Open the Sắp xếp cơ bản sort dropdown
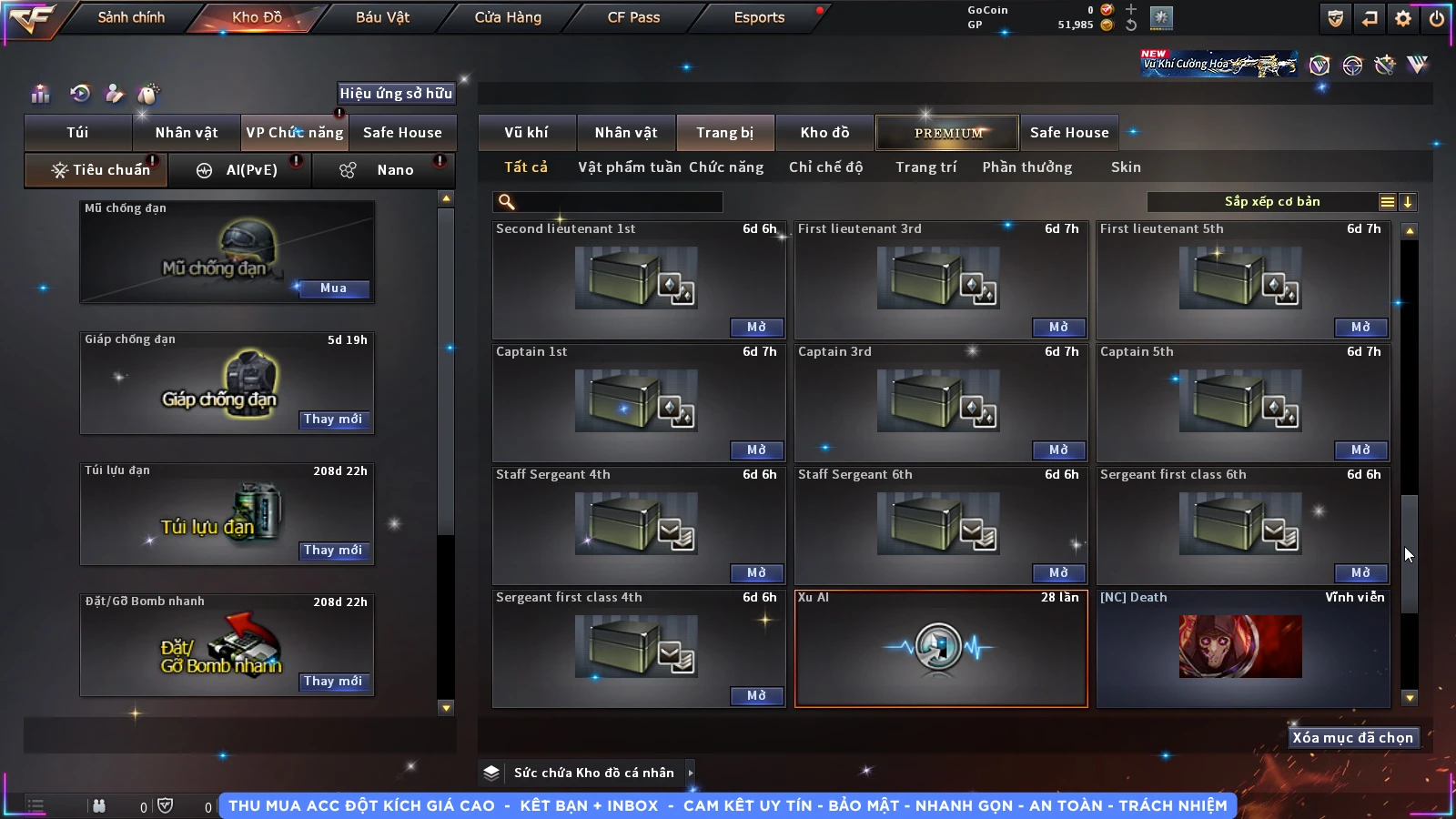 coord(1272,202)
